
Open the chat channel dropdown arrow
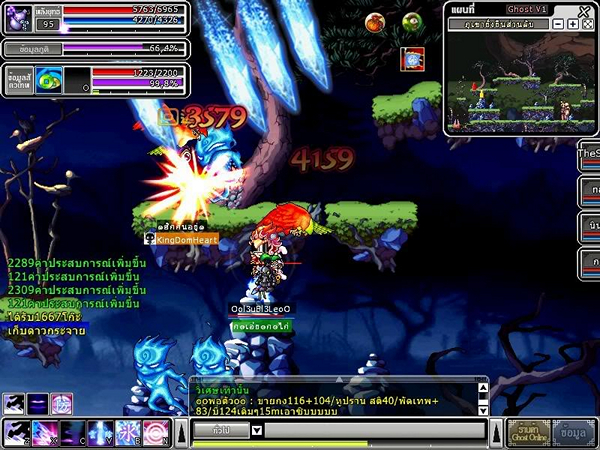[x=257, y=430]
